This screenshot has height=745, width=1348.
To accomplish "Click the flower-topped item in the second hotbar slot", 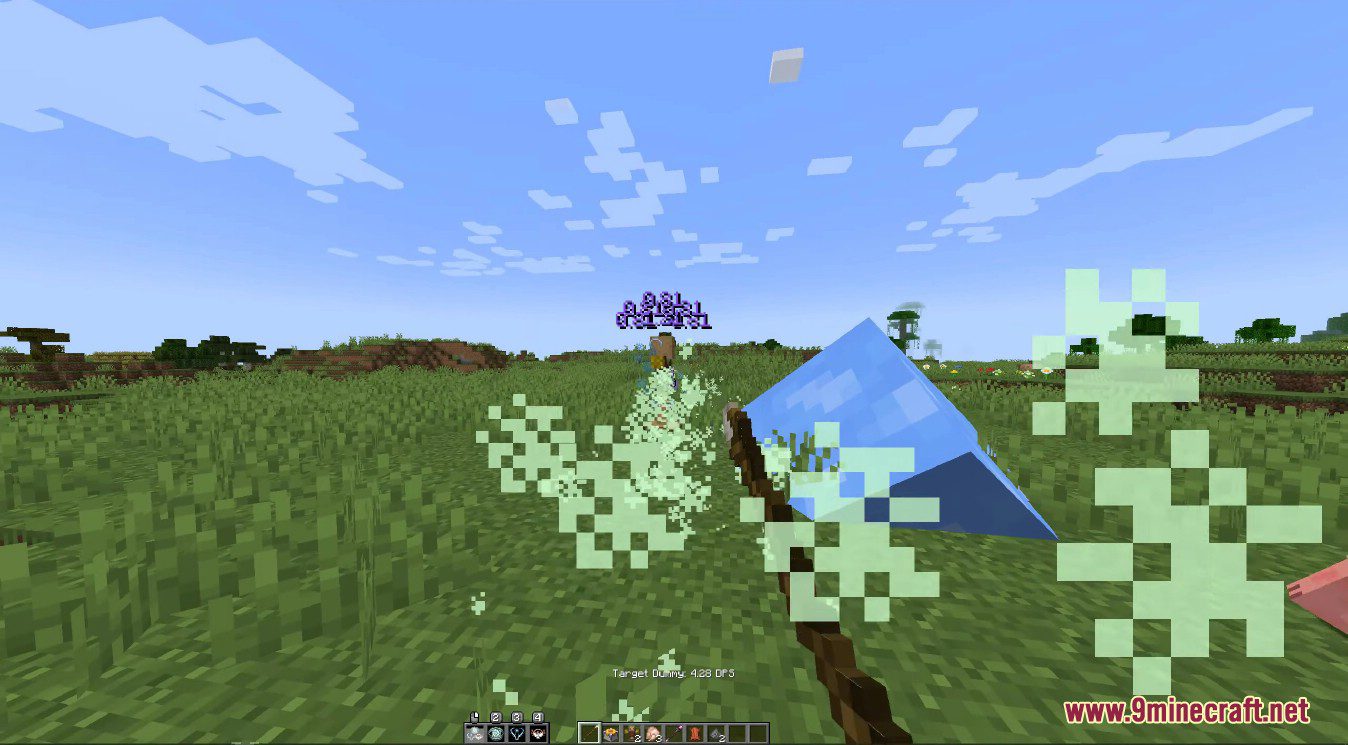I will [x=610, y=732].
